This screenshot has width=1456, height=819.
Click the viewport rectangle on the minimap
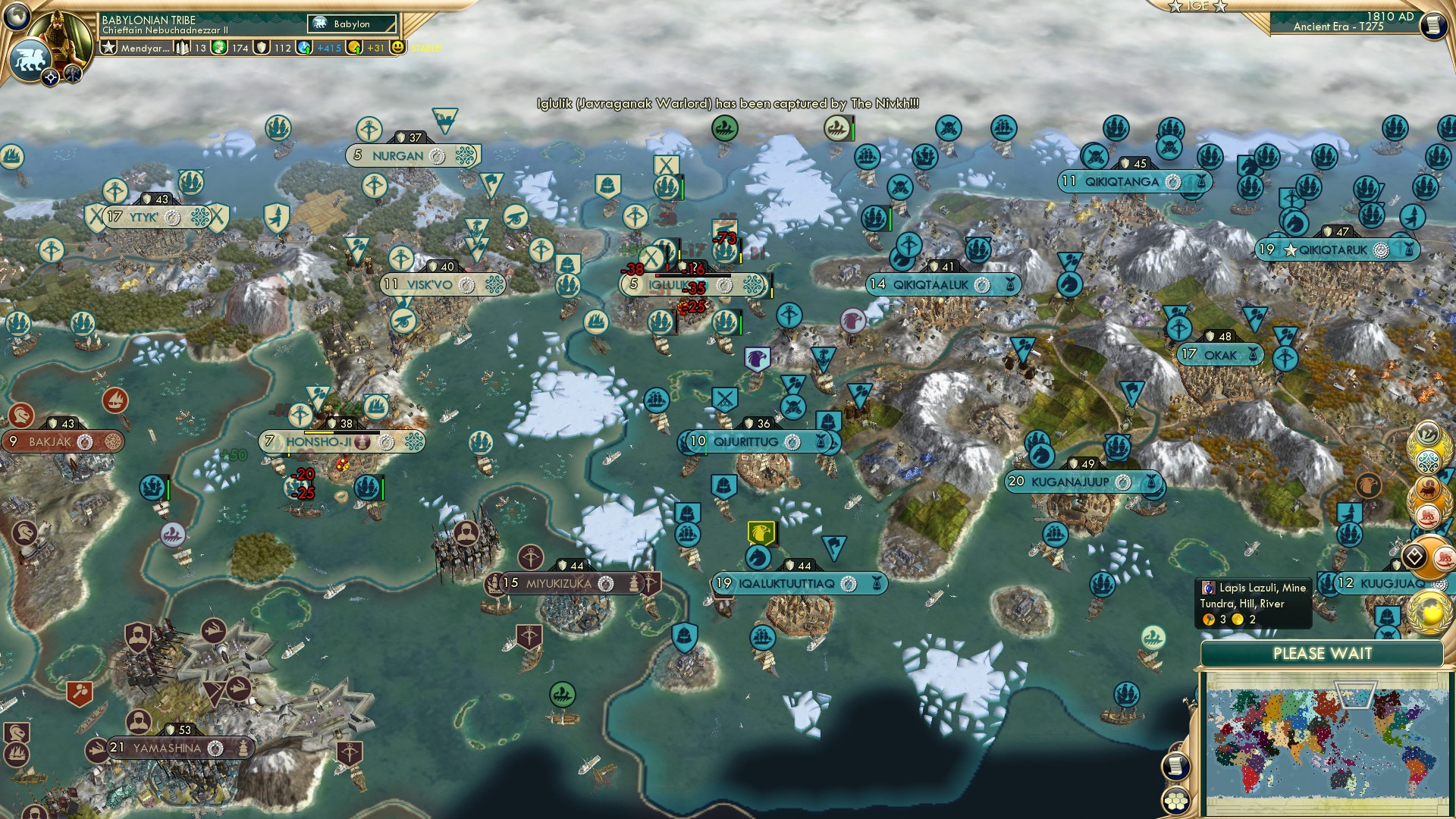point(1354,695)
